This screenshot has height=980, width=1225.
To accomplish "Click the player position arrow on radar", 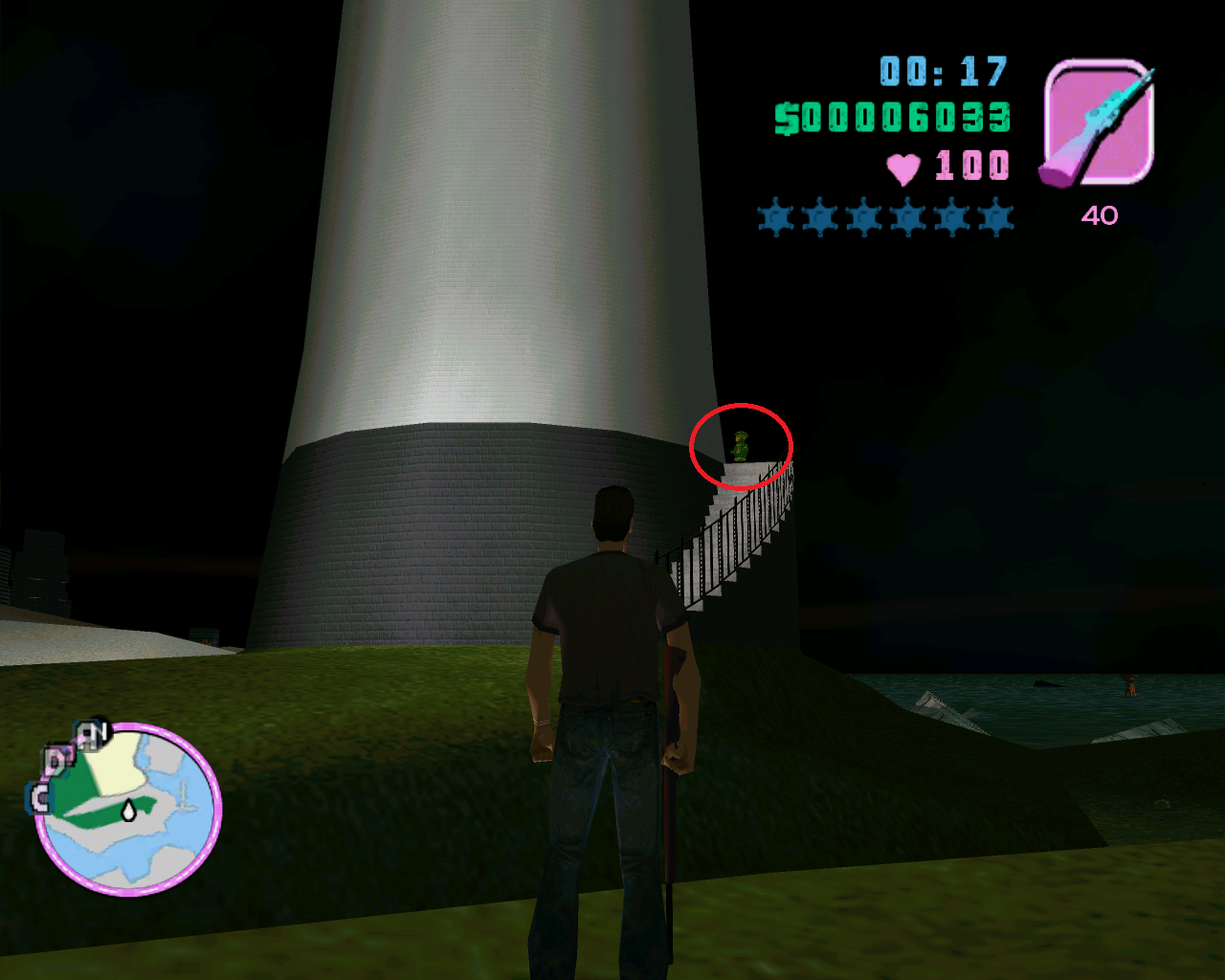I will (128, 812).
